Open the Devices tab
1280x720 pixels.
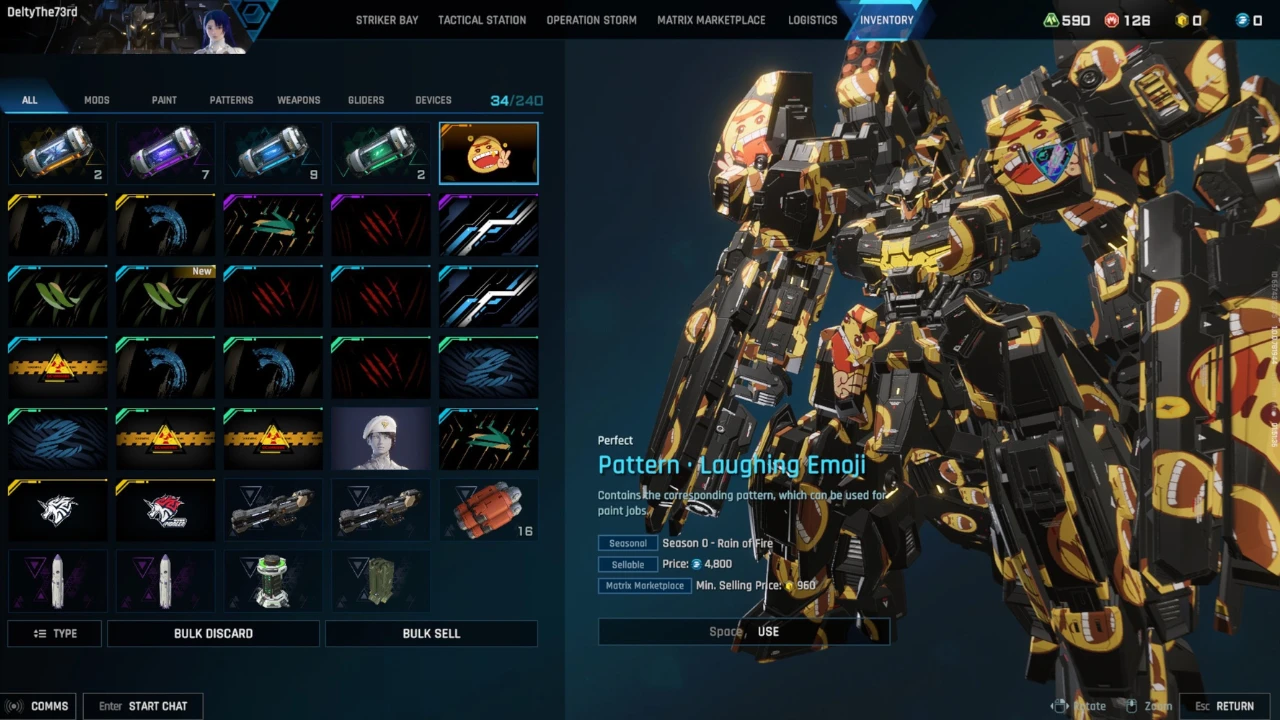[x=433, y=100]
